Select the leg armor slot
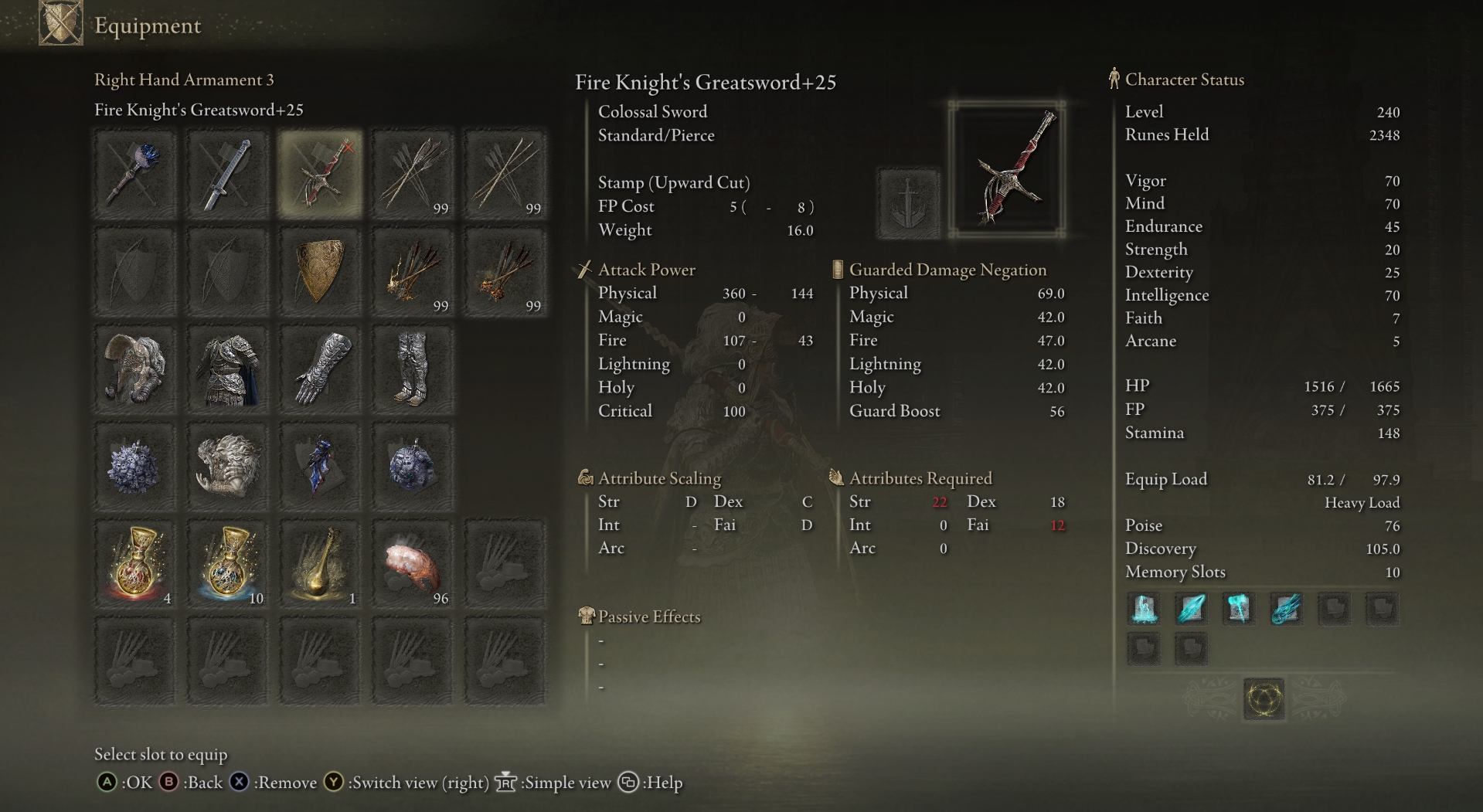Viewport: 1483px width, 812px height. (413, 369)
